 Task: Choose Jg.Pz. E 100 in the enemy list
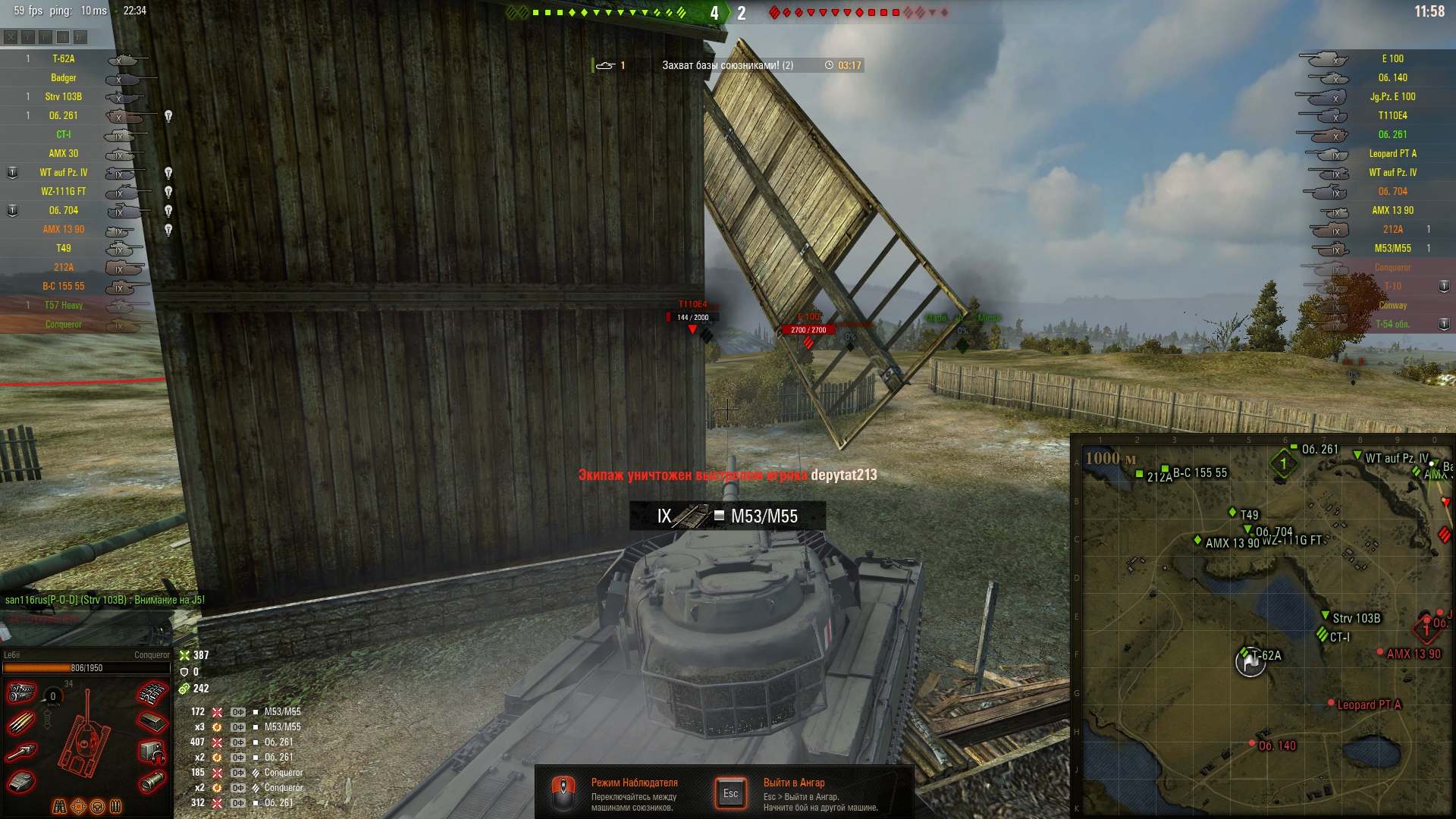1392,97
